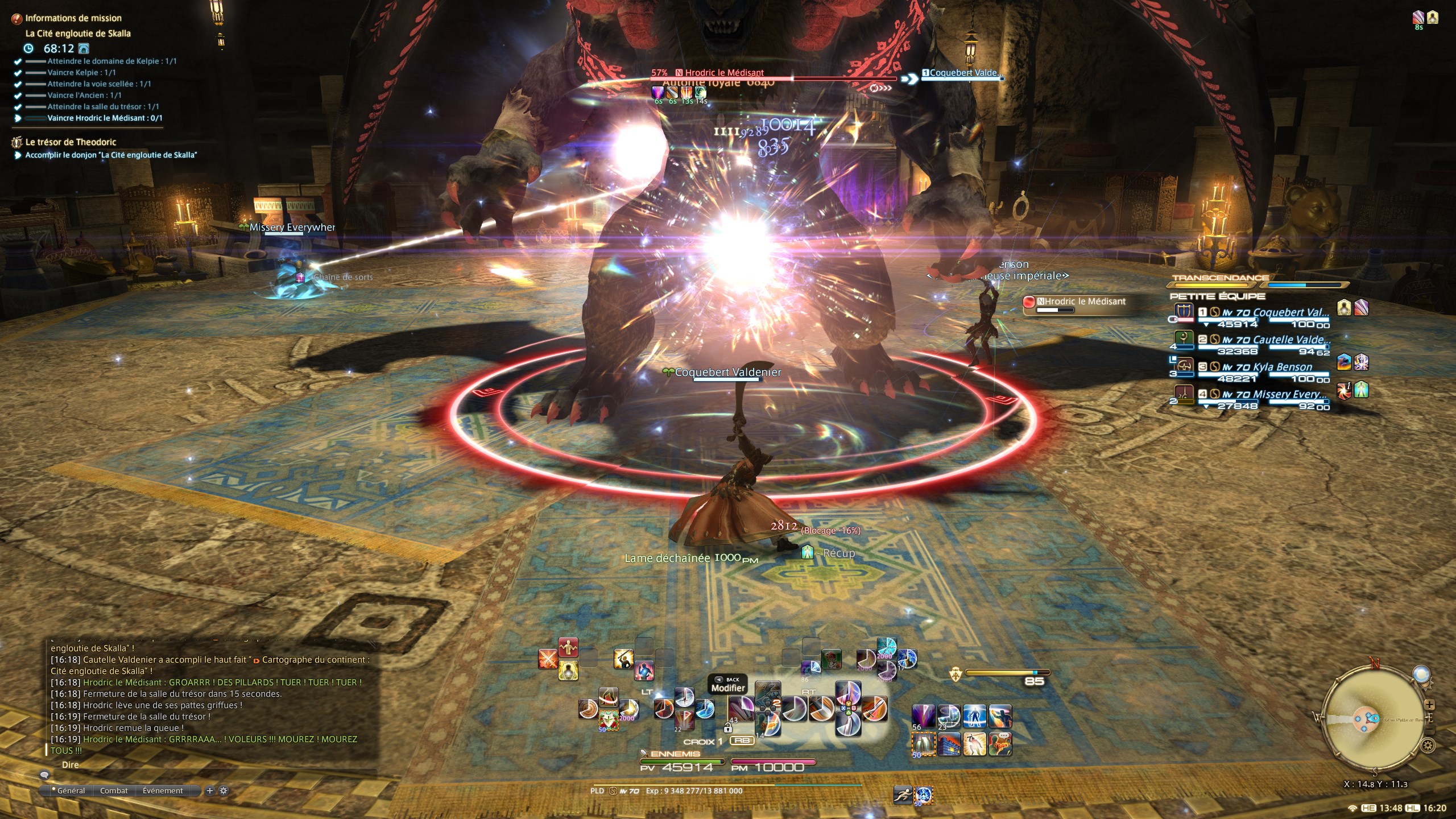
Task: Use the castle wall ability icon
Action: tap(949, 744)
